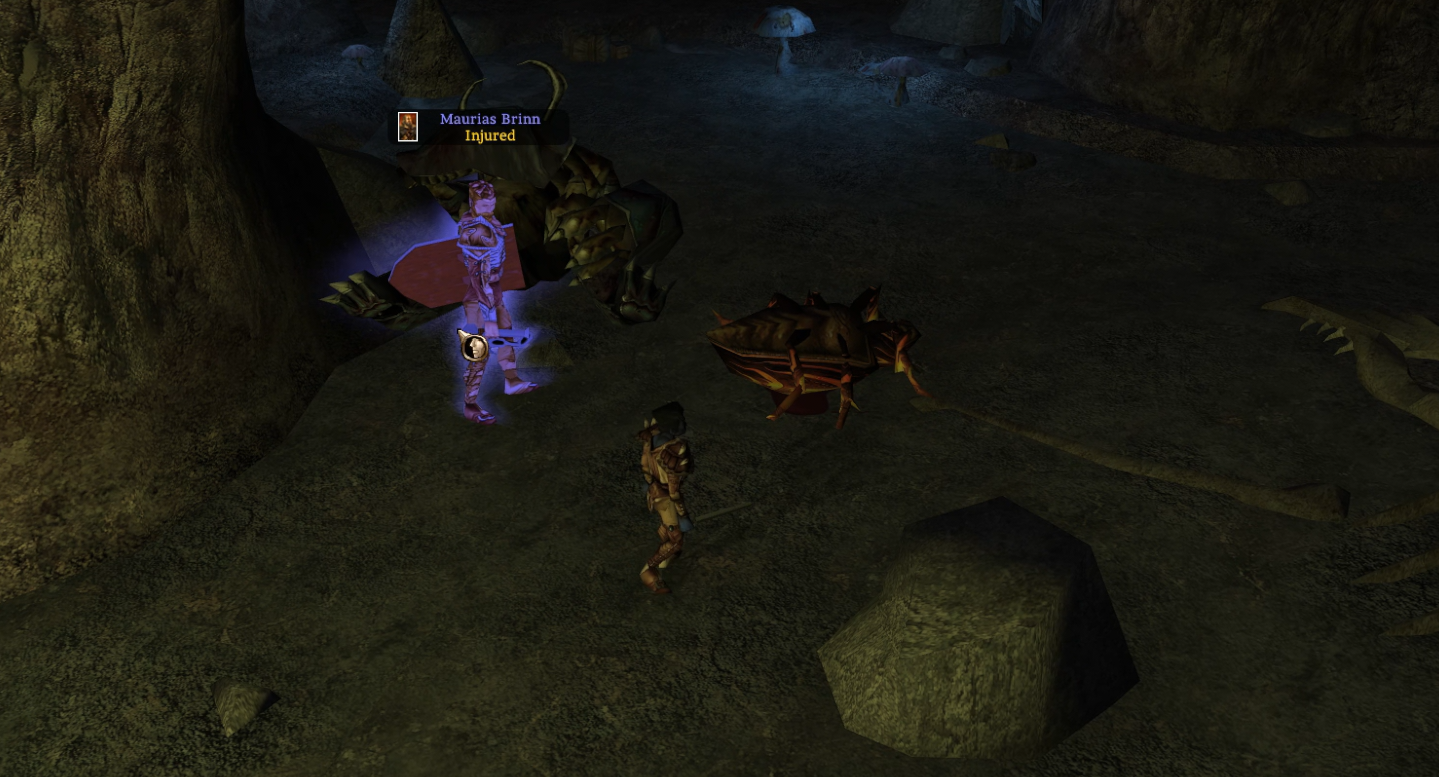Talk to the highlighted Maurias Brinn character
The height and width of the screenshot is (777, 1439).
pos(486,290)
